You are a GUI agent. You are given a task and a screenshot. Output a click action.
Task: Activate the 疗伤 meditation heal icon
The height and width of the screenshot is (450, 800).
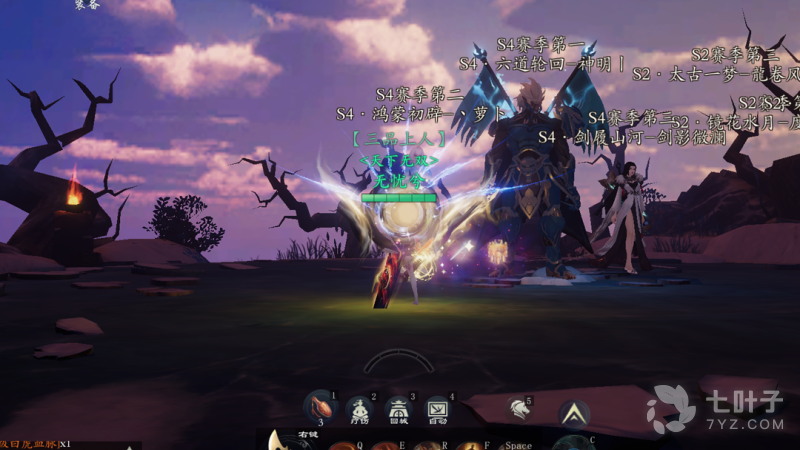358,408
